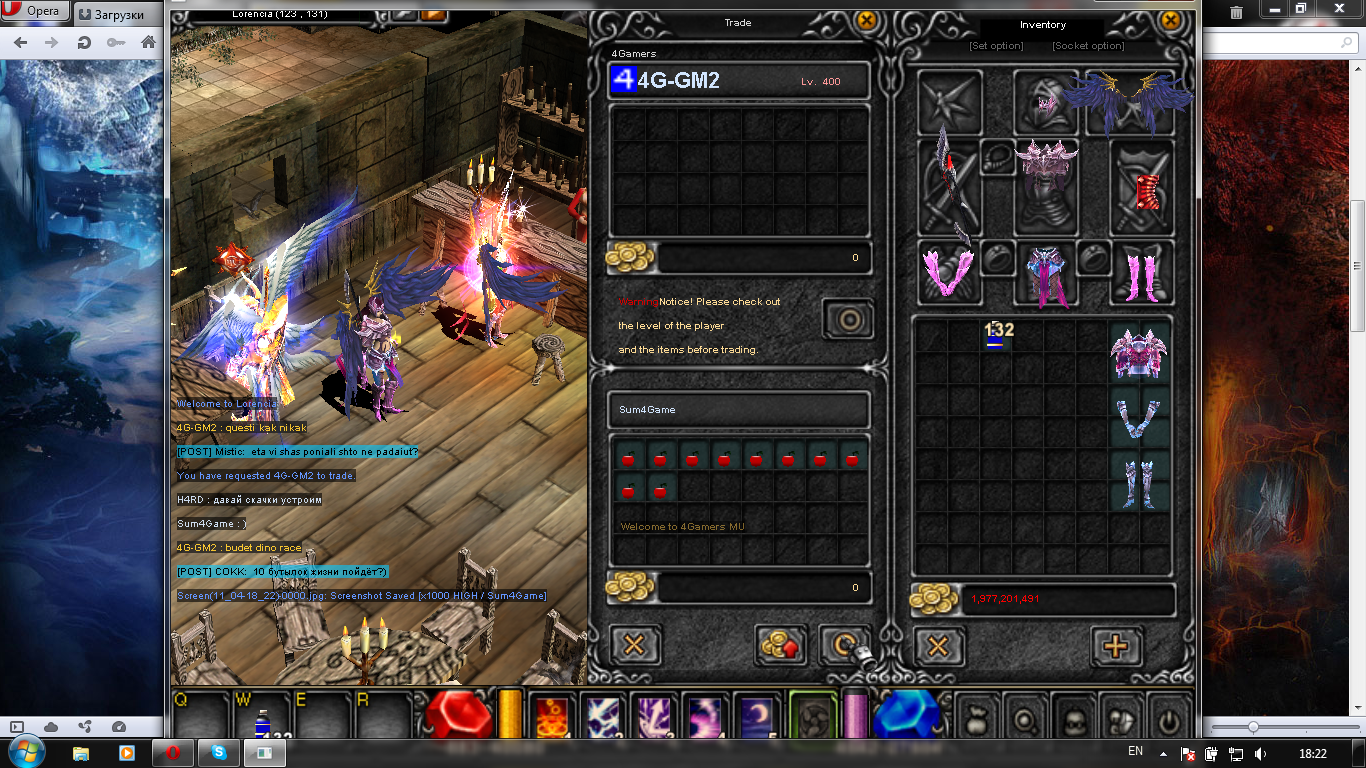Pick the pink armor piece in the inventory grid
The height and width of the screenshot is (768, 1366).
[1139, 354]
